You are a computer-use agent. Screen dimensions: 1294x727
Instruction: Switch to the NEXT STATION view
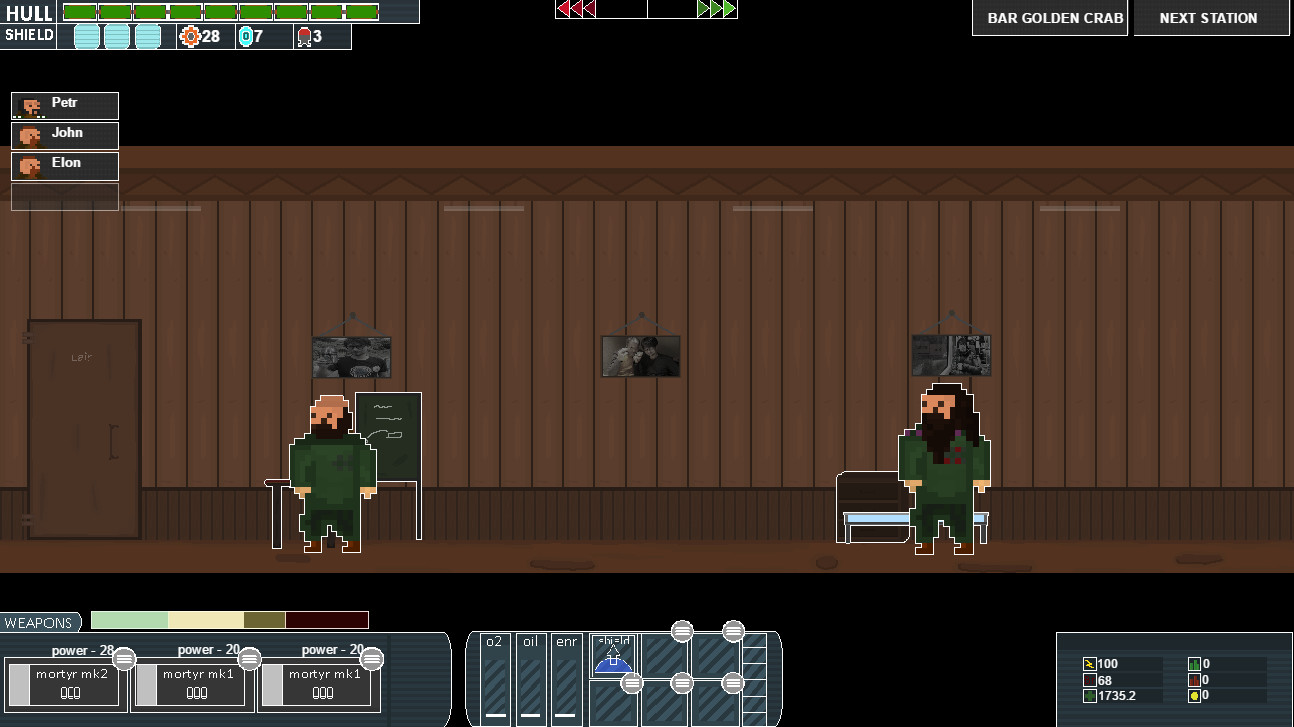tap(1210, 17)
